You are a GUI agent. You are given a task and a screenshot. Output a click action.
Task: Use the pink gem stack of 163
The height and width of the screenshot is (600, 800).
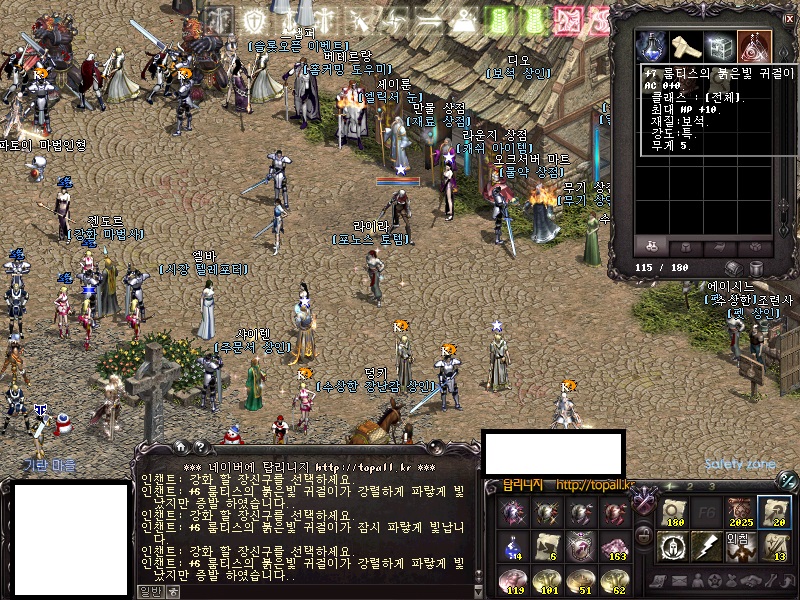612,546
